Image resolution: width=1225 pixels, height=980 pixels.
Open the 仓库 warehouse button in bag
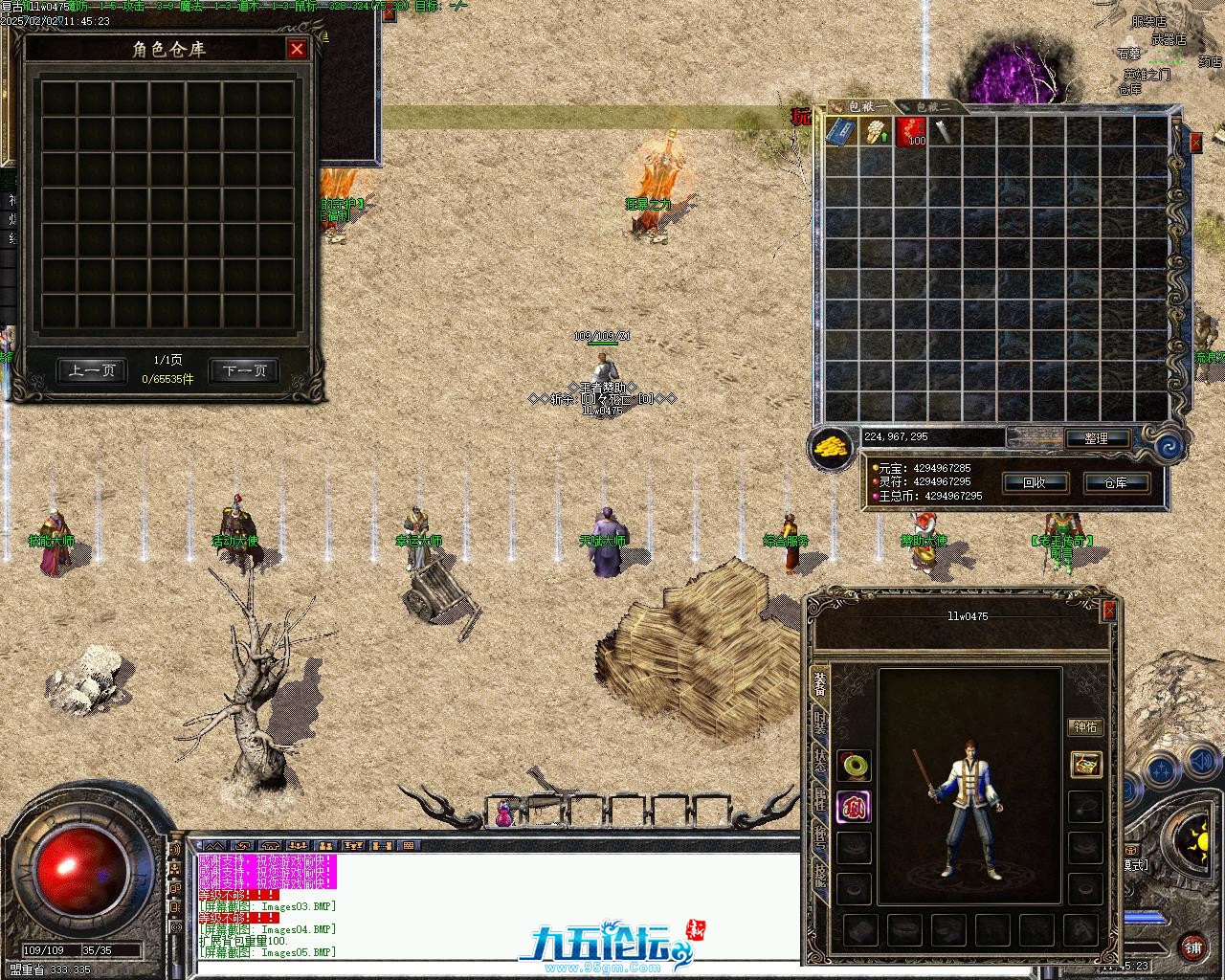coord(1116,482)
